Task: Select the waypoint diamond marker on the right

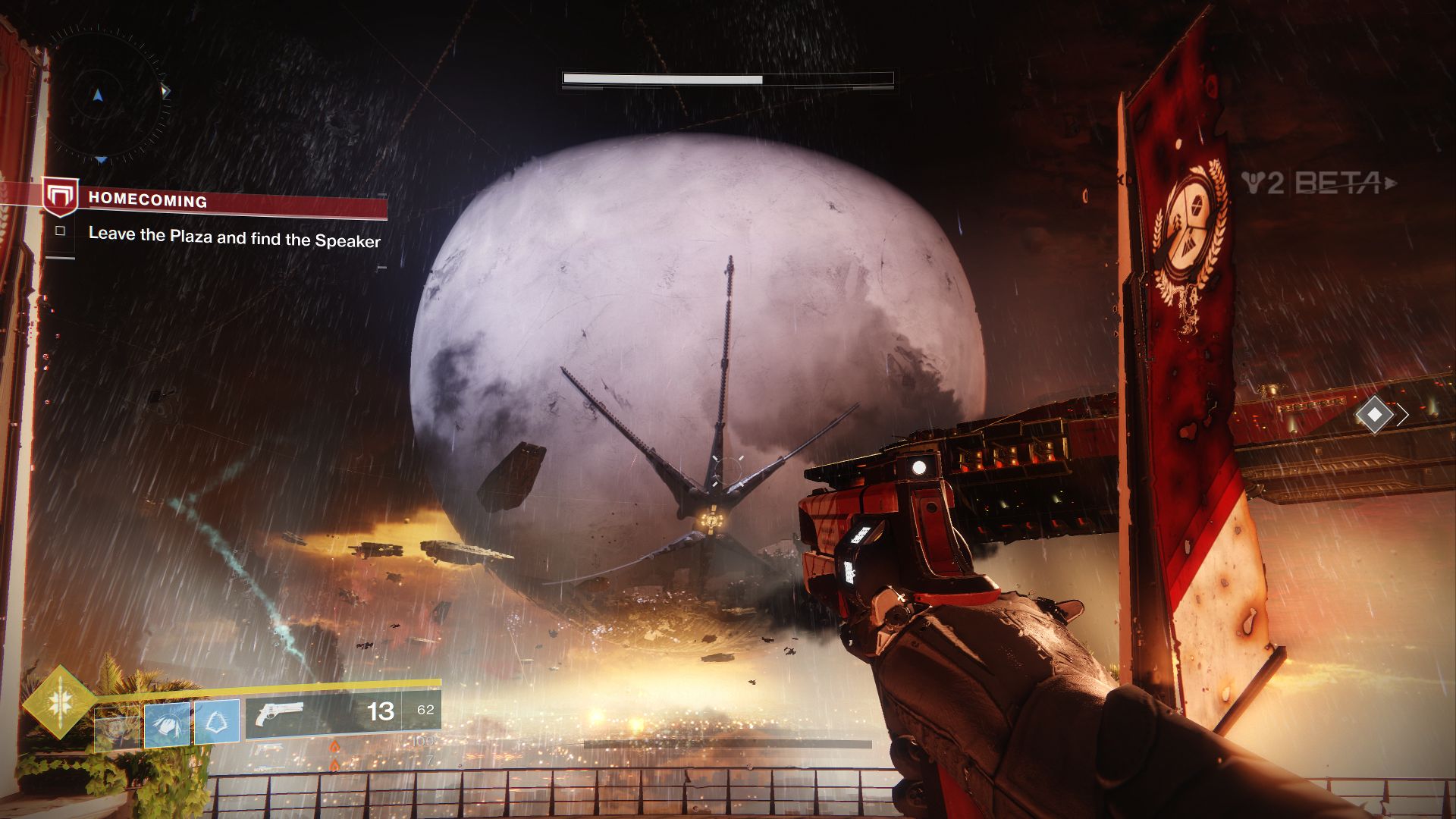Action: [1373, 413]
